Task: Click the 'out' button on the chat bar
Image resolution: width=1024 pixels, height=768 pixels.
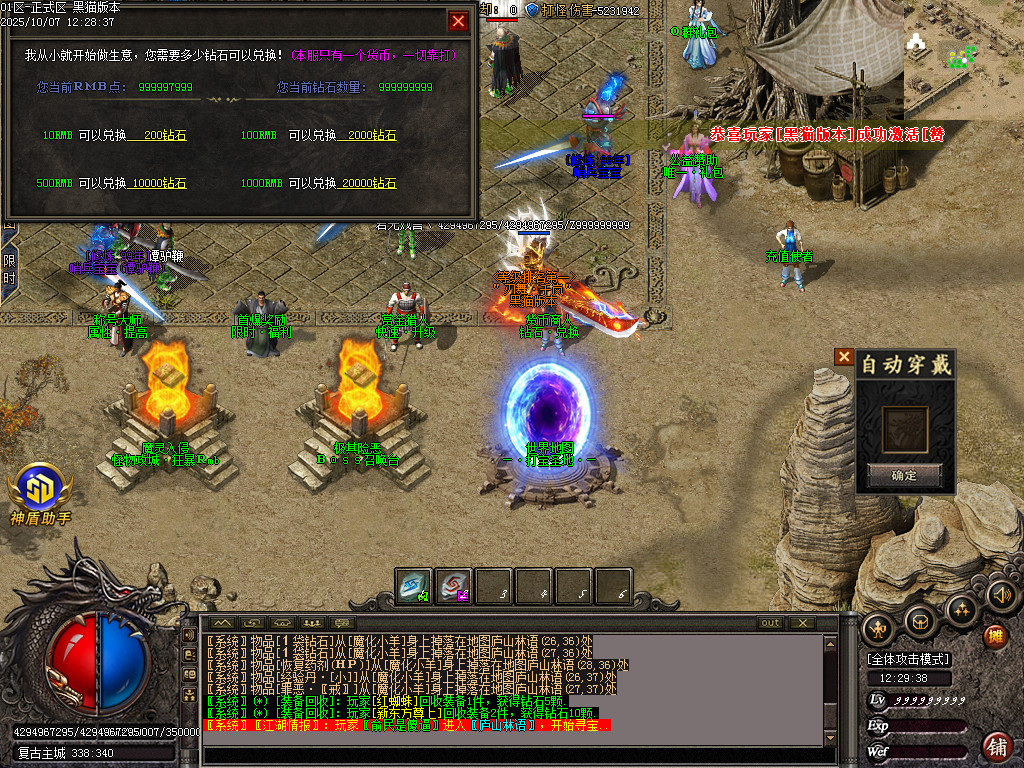Action: click(769, 623)
